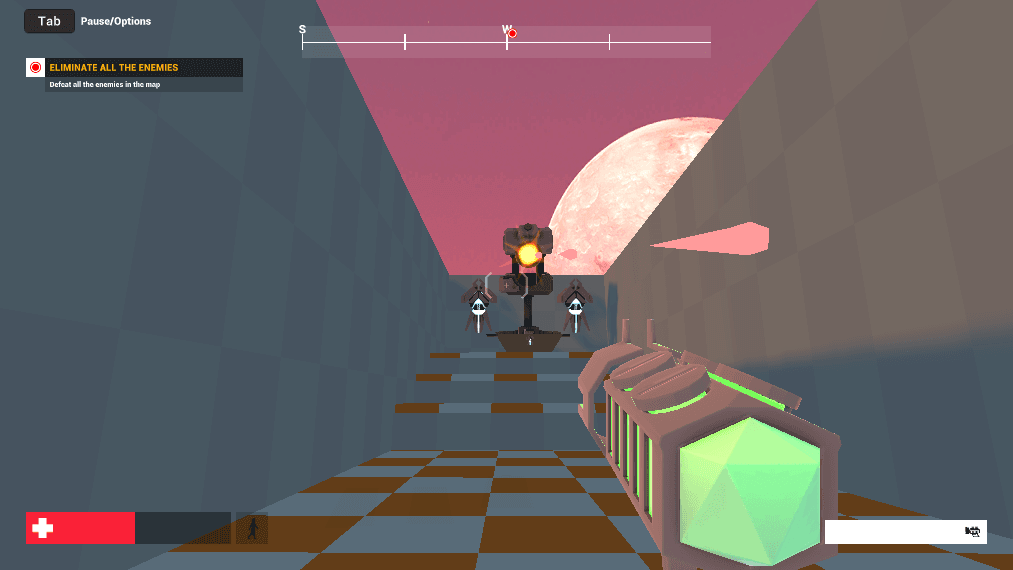Click the red enemy marker on the compass

[x=512, y=34]
